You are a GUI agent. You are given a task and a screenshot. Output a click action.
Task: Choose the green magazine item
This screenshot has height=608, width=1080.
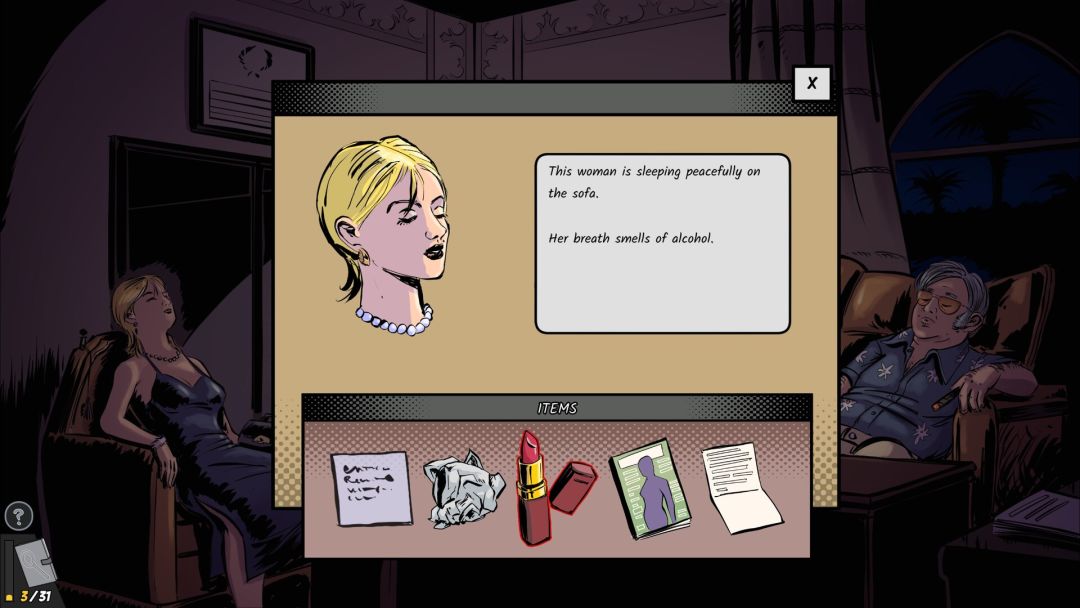click(651, 490)
